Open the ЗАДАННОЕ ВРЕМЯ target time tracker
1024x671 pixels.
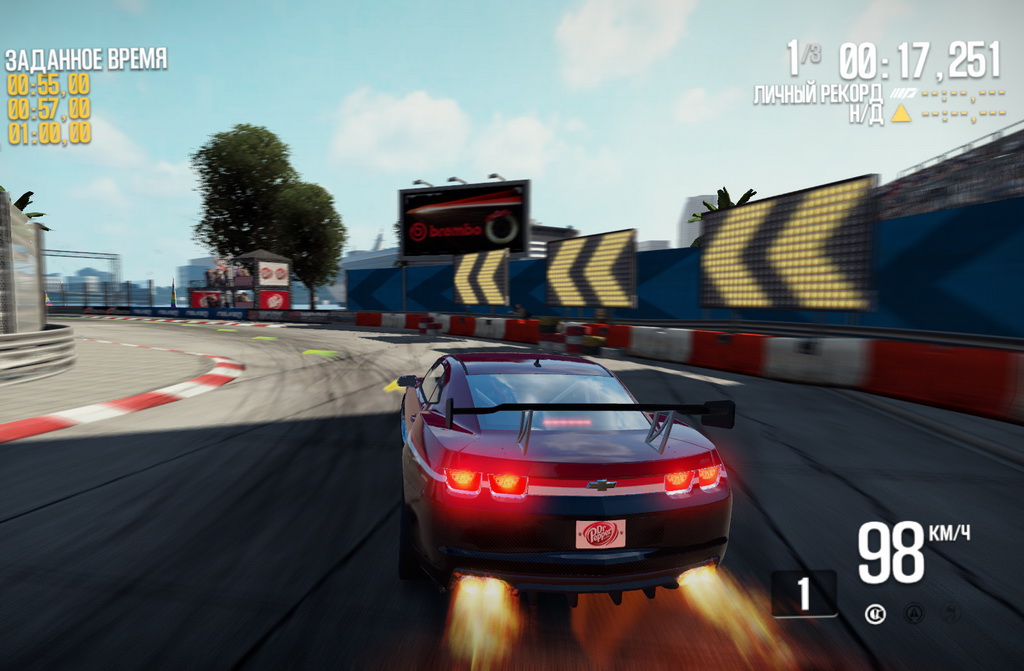[x=86, y=59]
